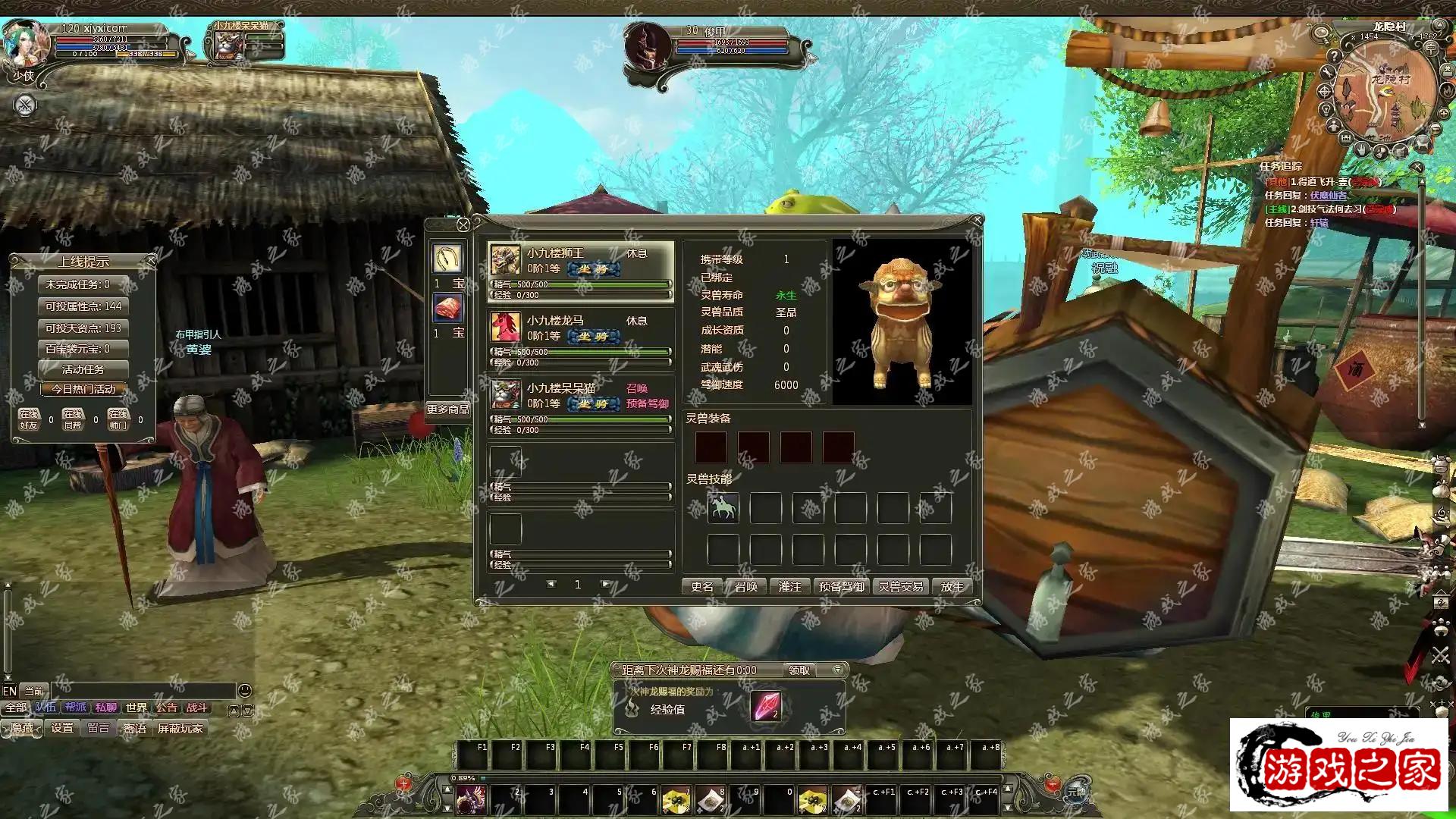
Task: Select the 小九楼呆呆猫 pet entry
Action: [x=580, y=395]
